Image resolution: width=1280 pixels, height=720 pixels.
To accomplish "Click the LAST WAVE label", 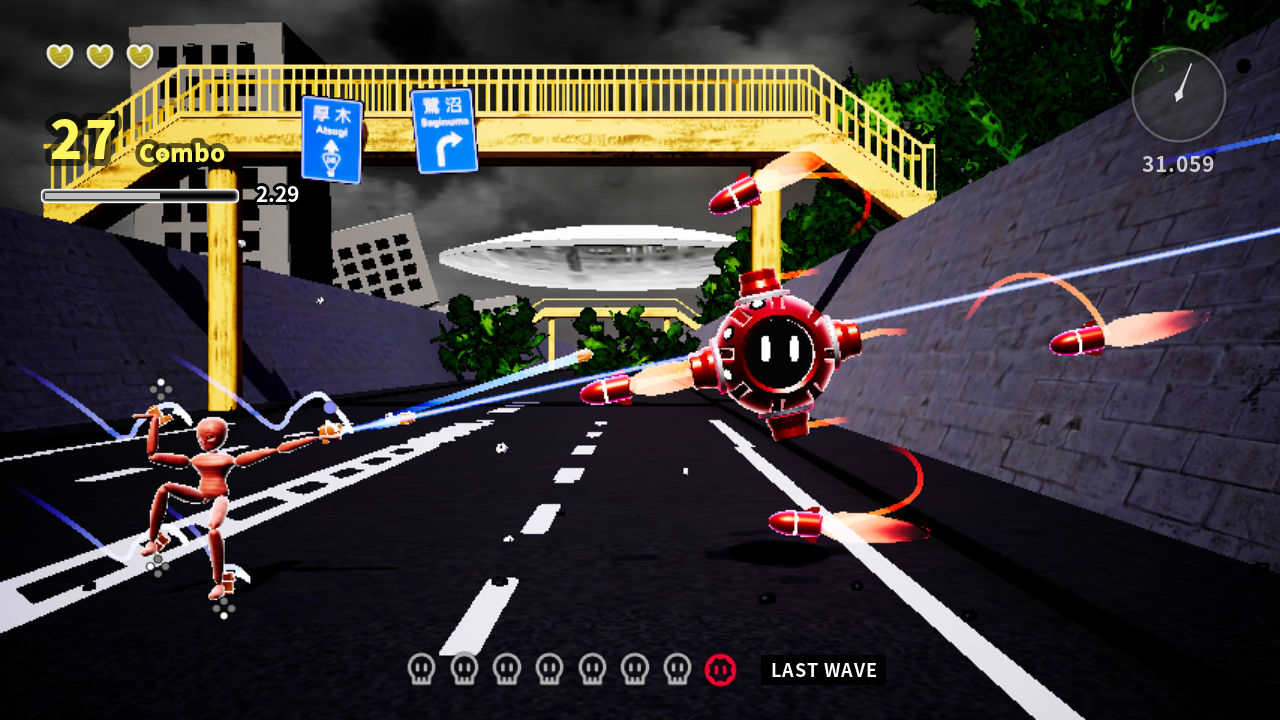I will click(824, 670).
